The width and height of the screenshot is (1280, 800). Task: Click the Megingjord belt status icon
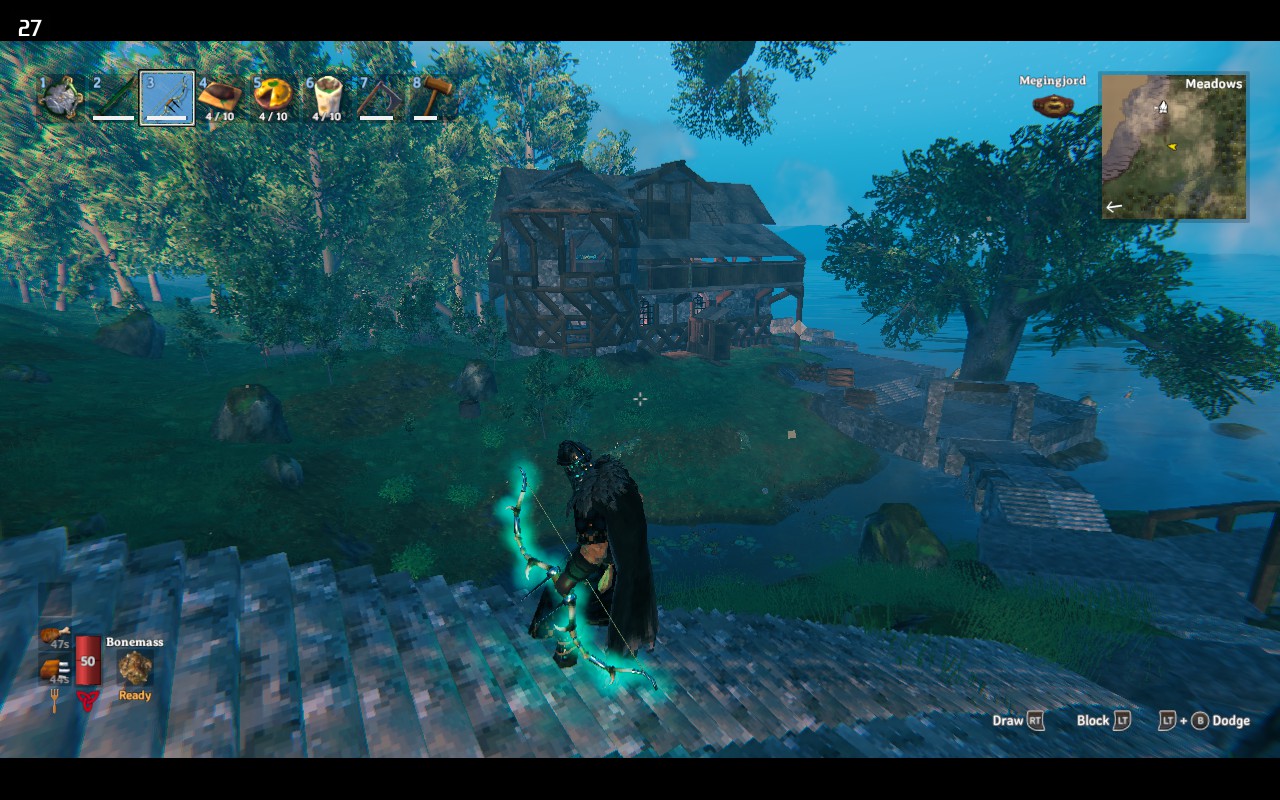pos(1052,105)
